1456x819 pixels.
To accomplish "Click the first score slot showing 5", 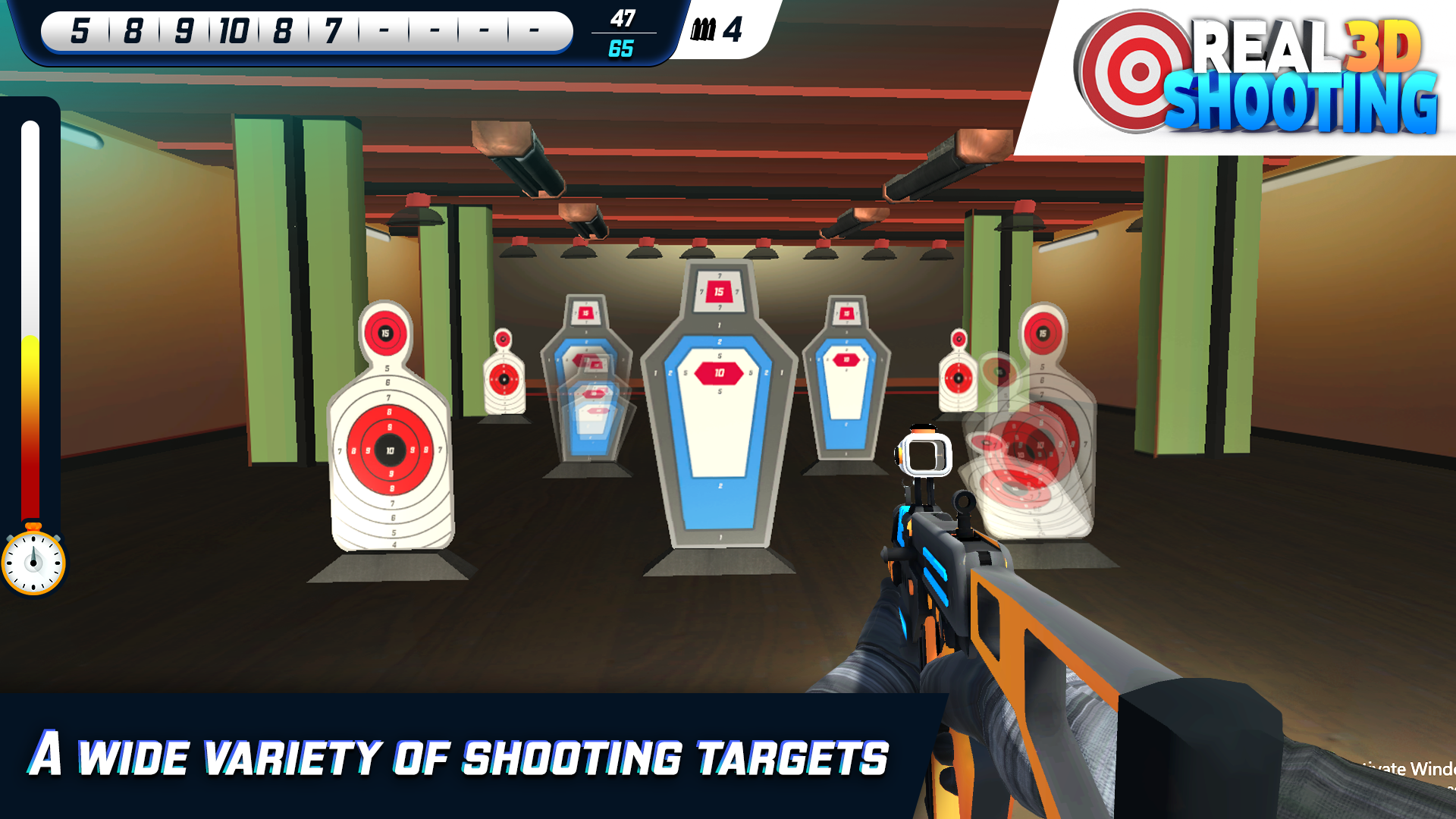I will 79,32.
